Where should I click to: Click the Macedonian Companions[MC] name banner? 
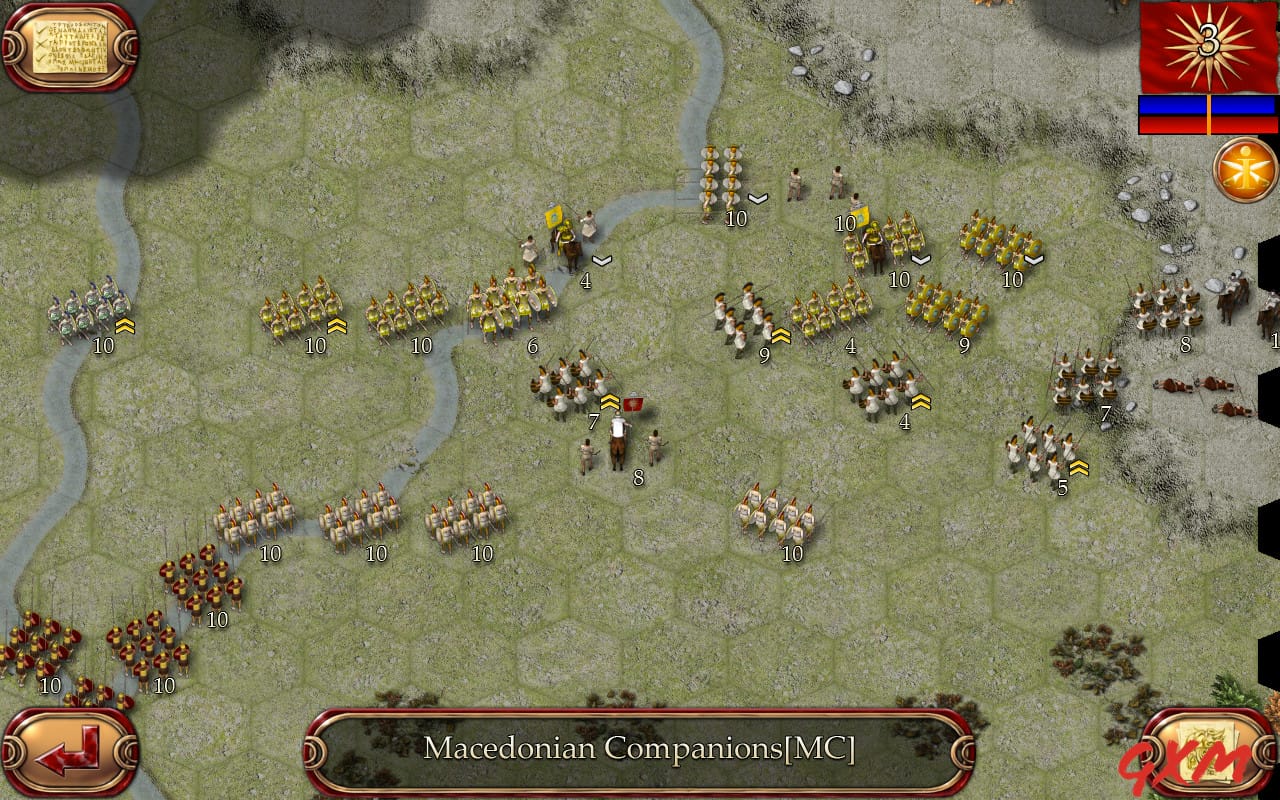(x=640, y=750)
